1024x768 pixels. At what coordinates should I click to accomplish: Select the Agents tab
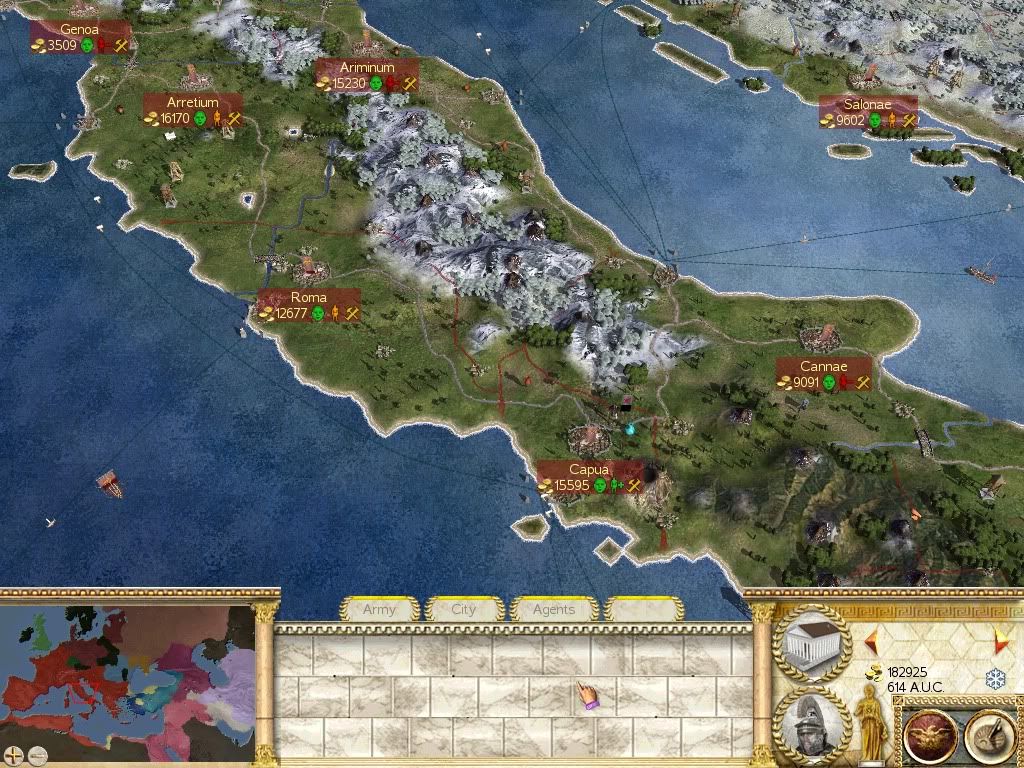553,609
